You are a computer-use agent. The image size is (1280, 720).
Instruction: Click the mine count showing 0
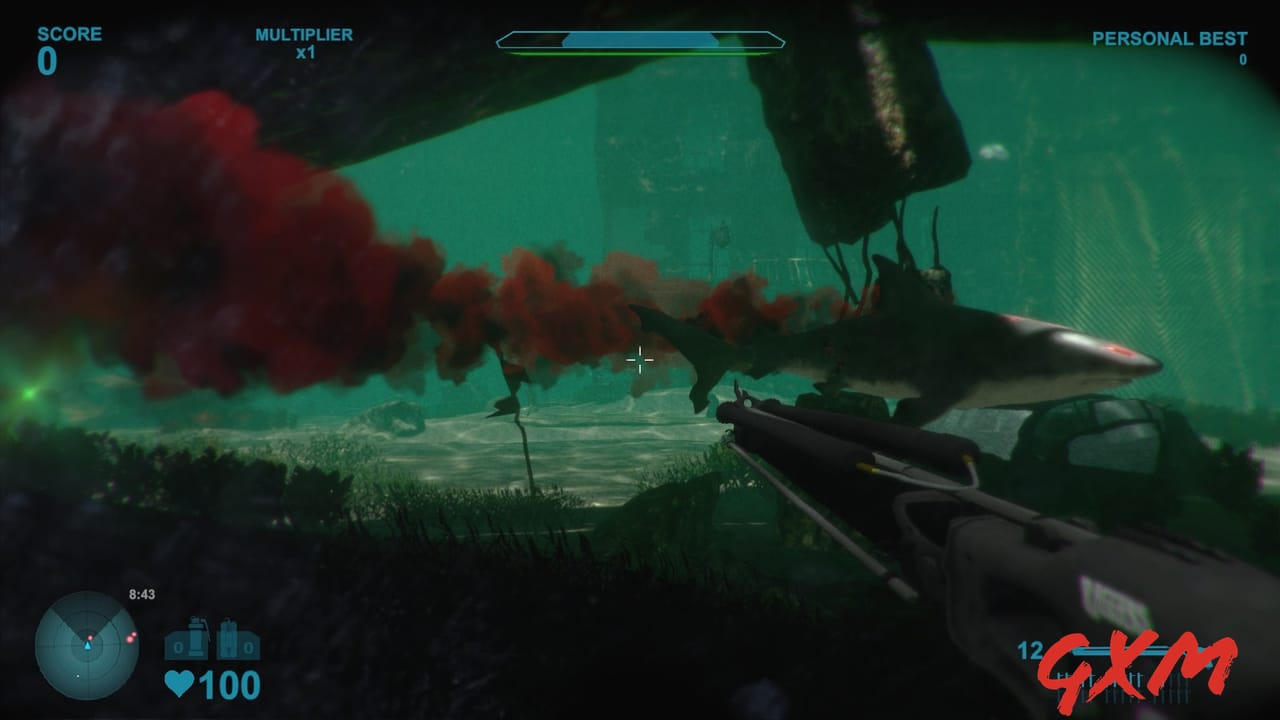[x=248, y=648]
